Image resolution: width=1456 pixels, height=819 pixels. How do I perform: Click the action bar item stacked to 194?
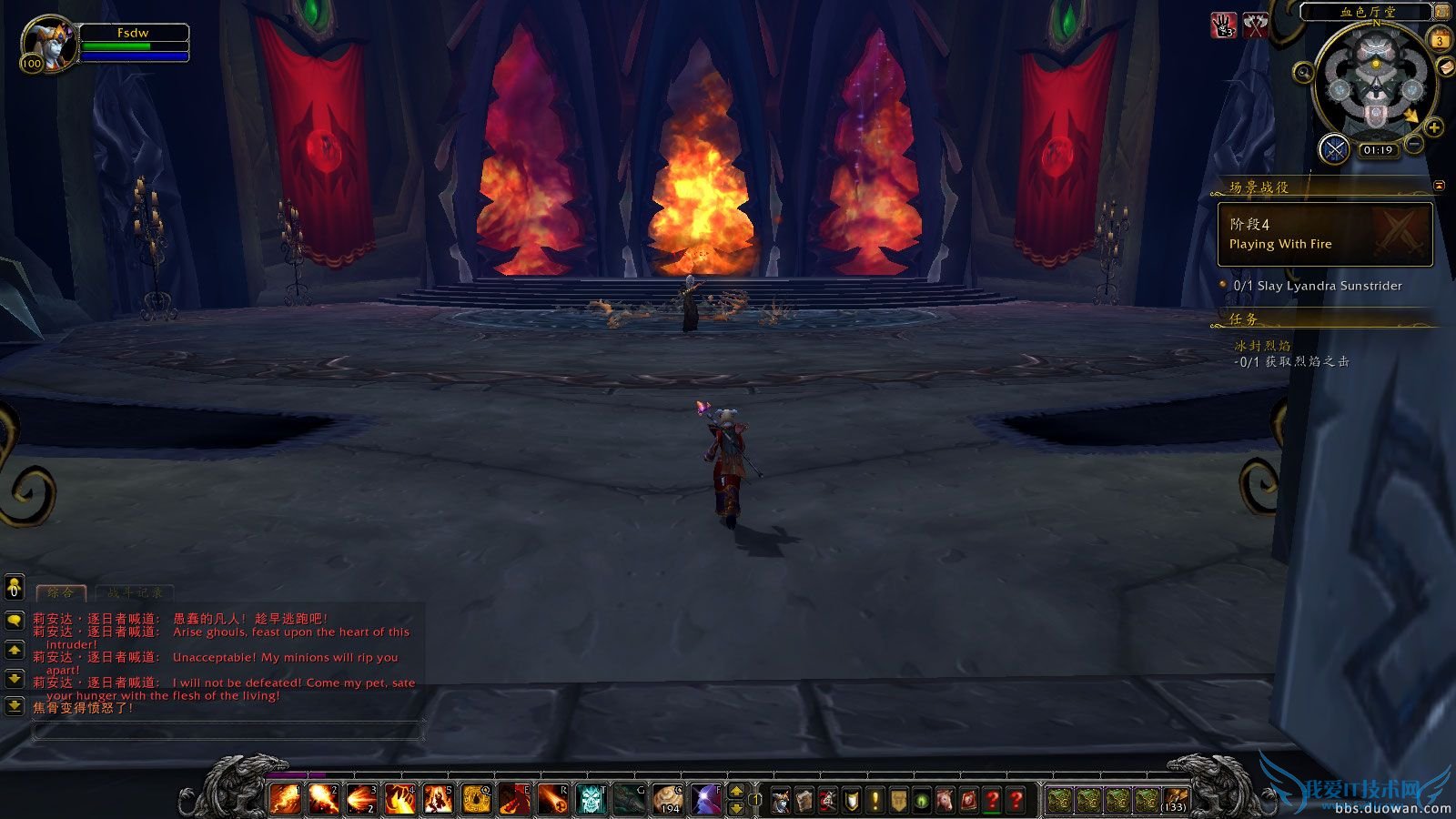pos(667,800)
